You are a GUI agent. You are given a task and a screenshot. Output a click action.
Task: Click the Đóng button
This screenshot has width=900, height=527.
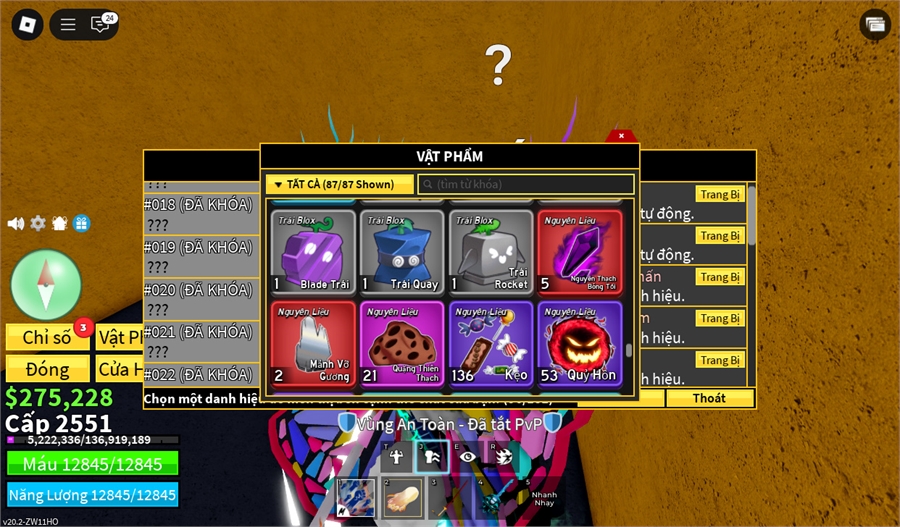[47, 369]
